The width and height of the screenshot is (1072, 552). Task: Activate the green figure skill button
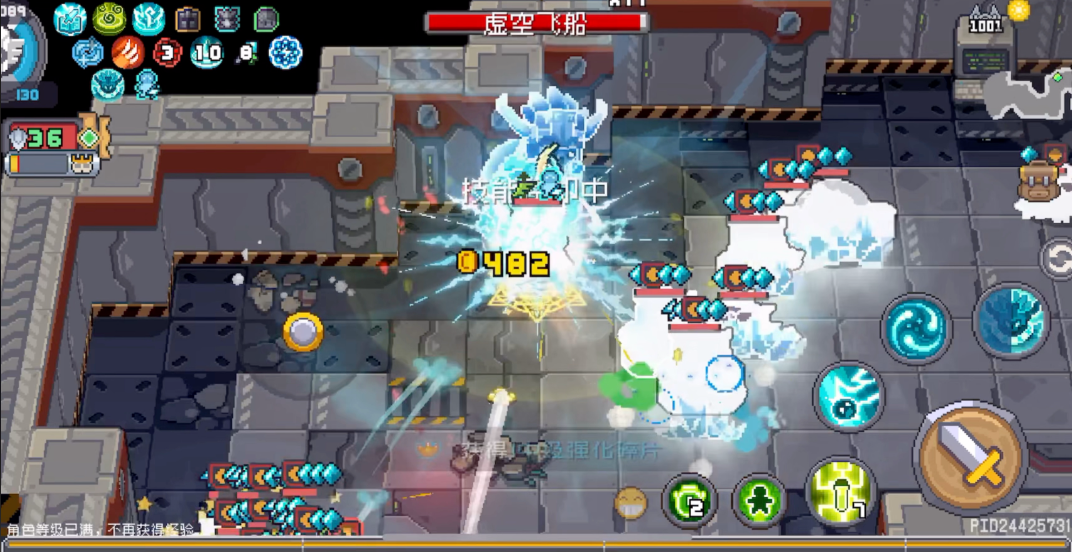[759, 499]
